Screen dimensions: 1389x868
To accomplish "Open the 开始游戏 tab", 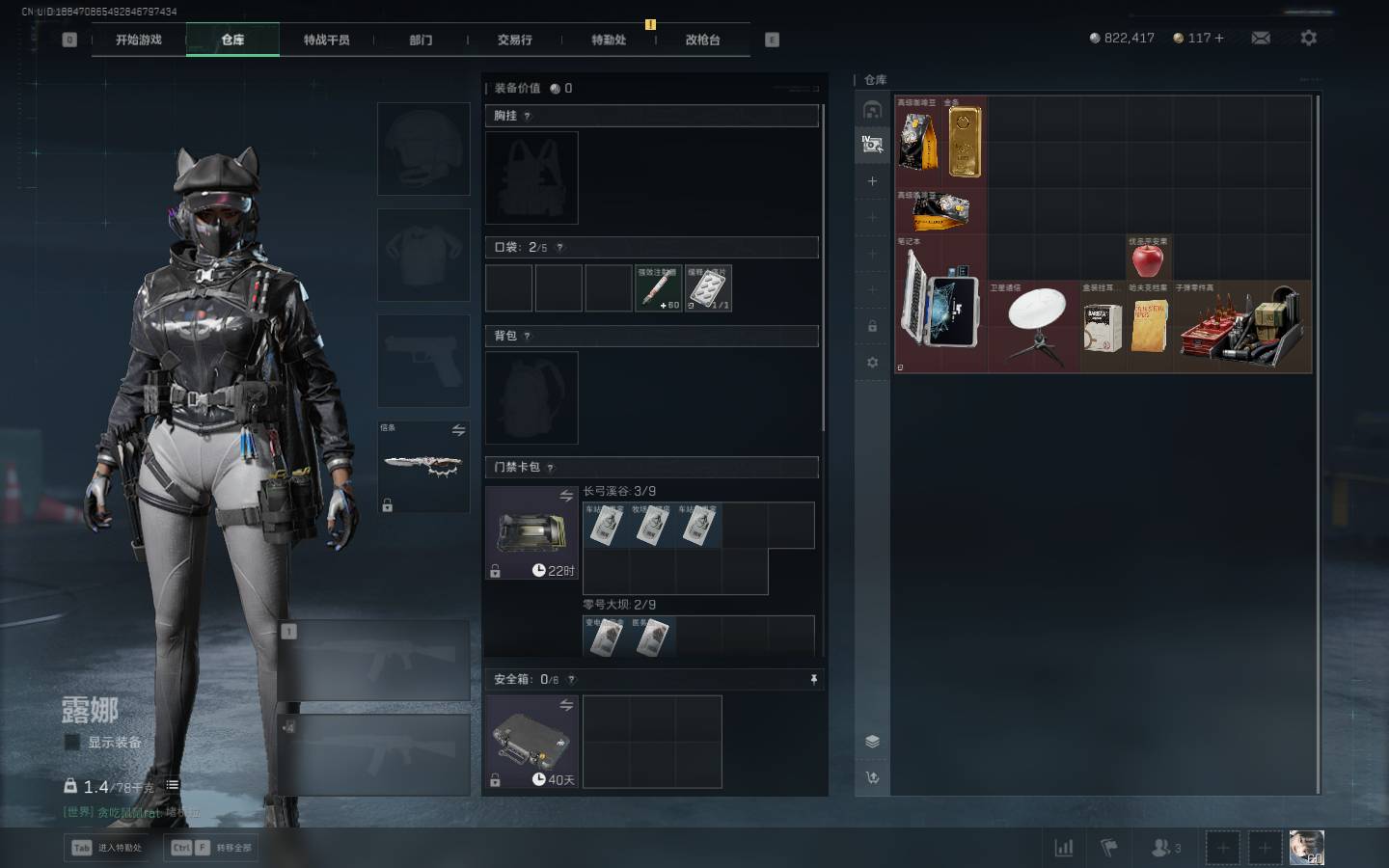I will tap(138, 40).
